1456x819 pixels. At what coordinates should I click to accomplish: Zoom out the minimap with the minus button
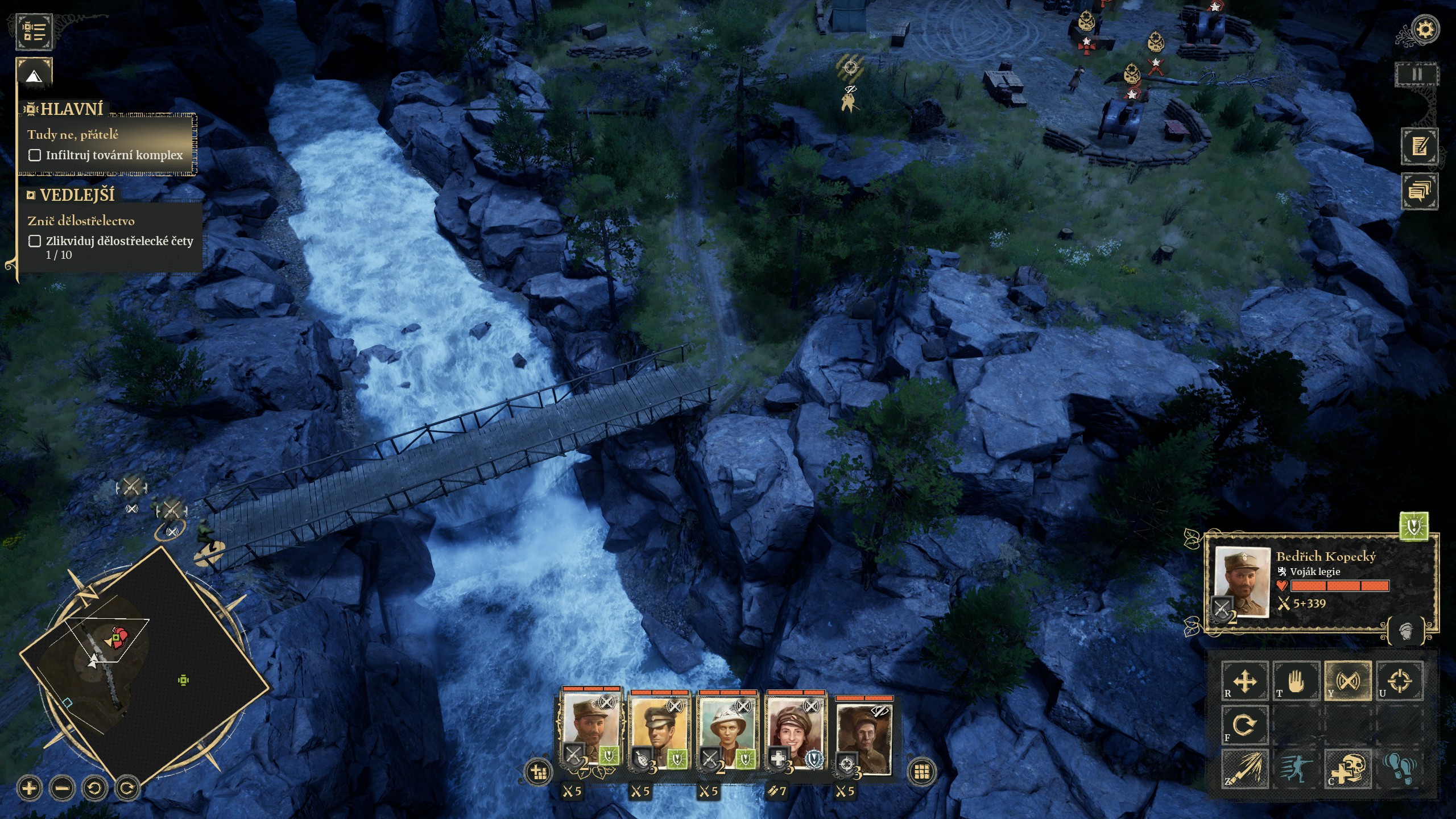click(62, 788)
